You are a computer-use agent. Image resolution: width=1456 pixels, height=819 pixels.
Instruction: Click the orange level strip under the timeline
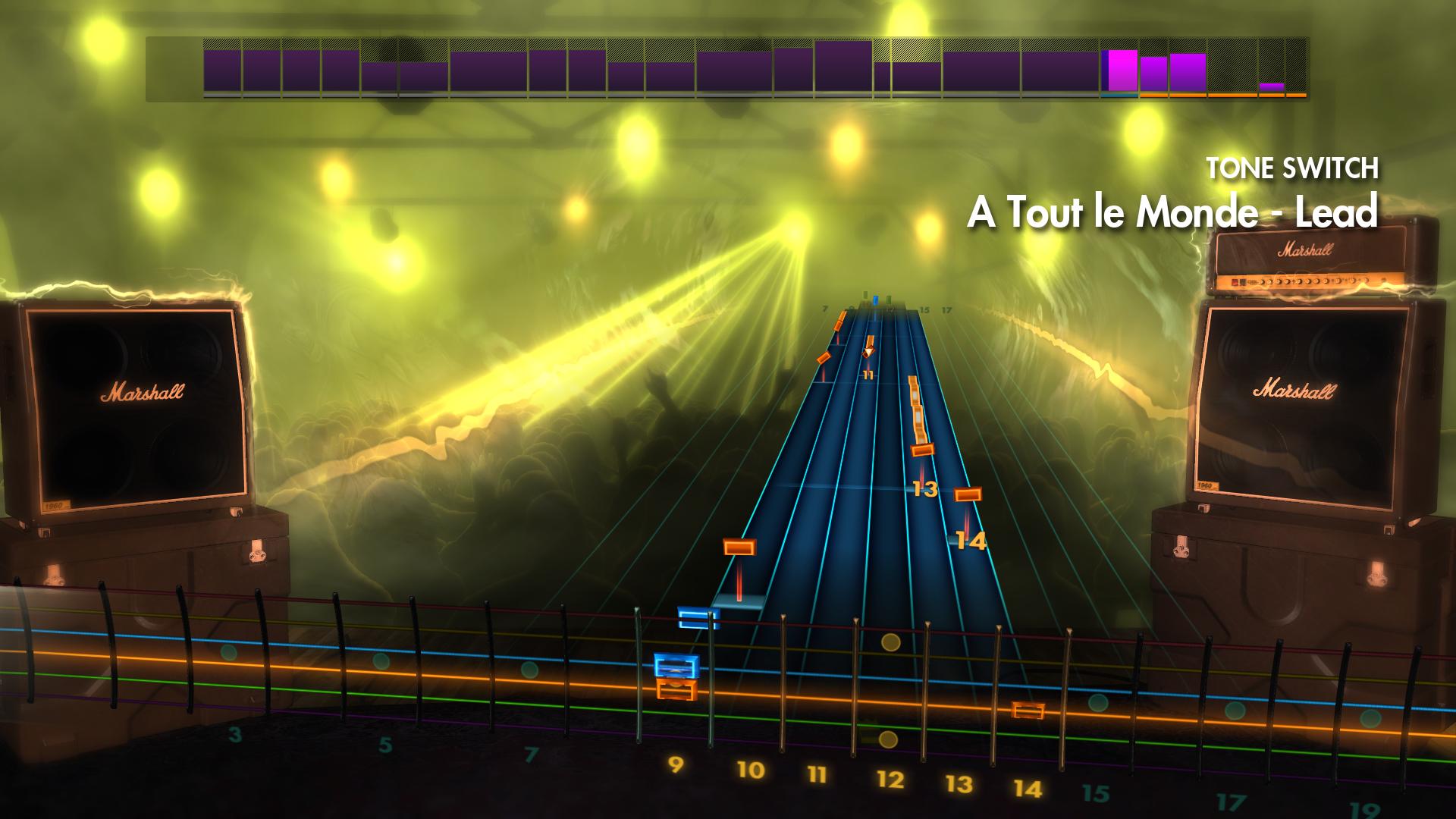pyautogui.click(x=1213, y=96)
